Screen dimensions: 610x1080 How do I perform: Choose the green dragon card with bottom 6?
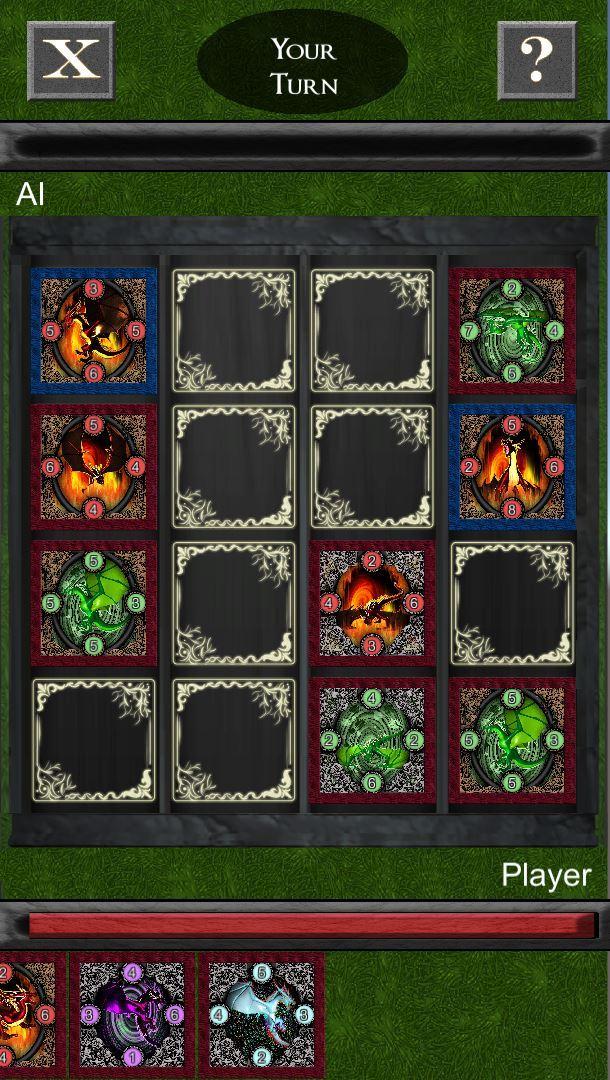click(x=372, y=740)
